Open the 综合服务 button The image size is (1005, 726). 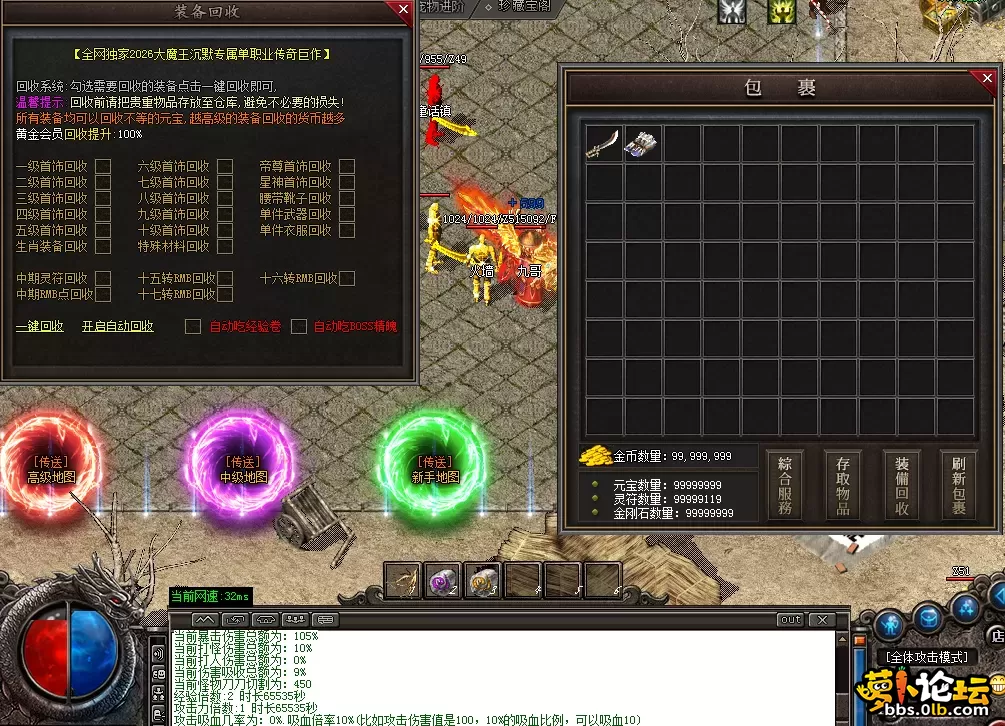pos(785,486)
